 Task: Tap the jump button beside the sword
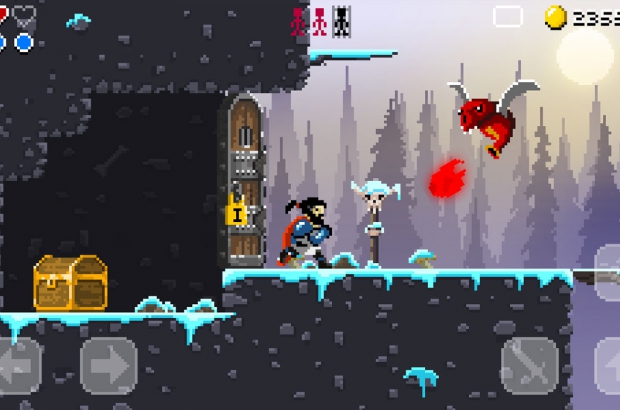coord(609,364)
